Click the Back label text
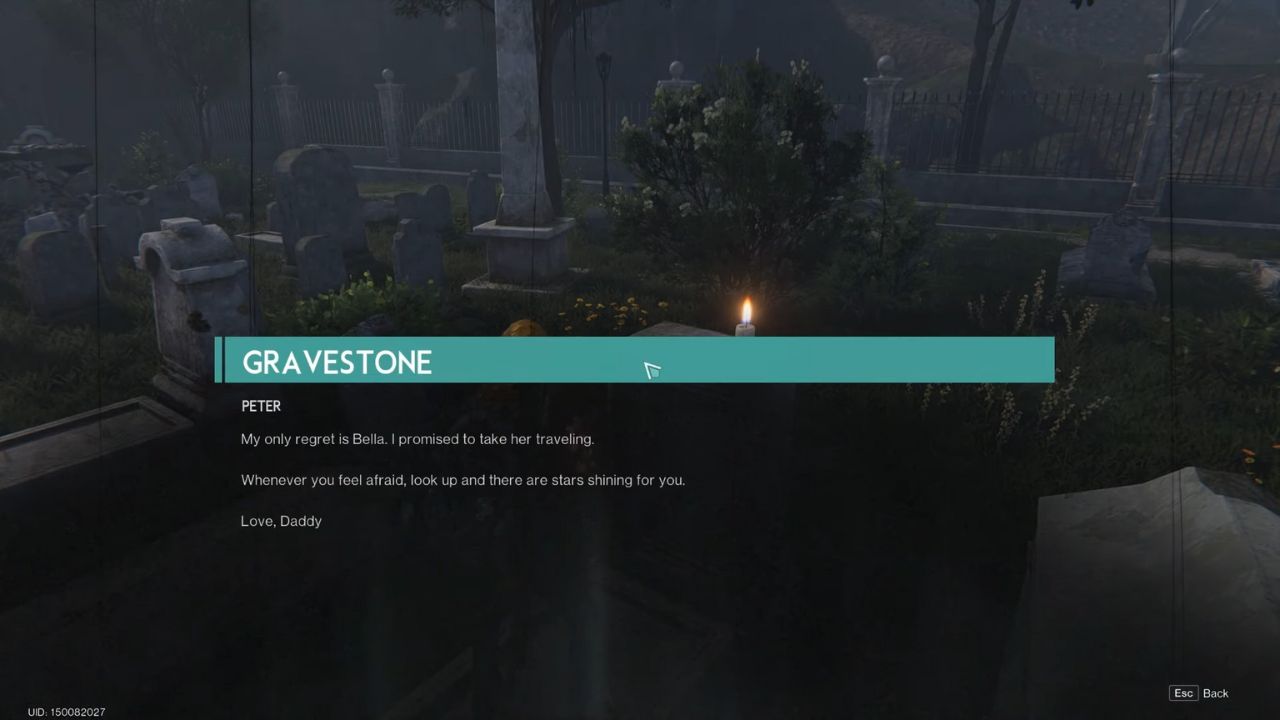 tap(1215, 692)
